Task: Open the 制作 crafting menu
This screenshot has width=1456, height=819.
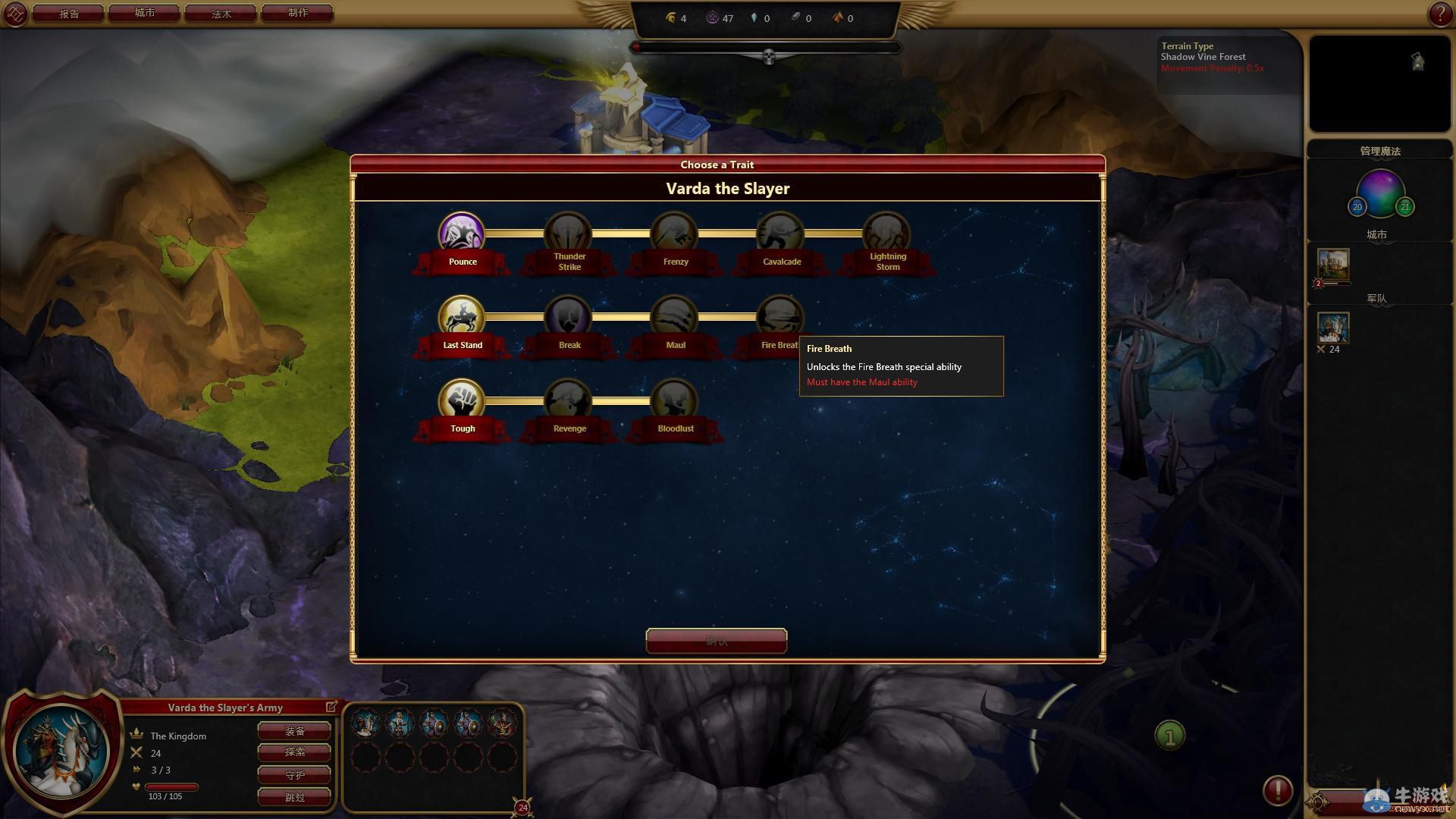Action: [x=297, y=14]
